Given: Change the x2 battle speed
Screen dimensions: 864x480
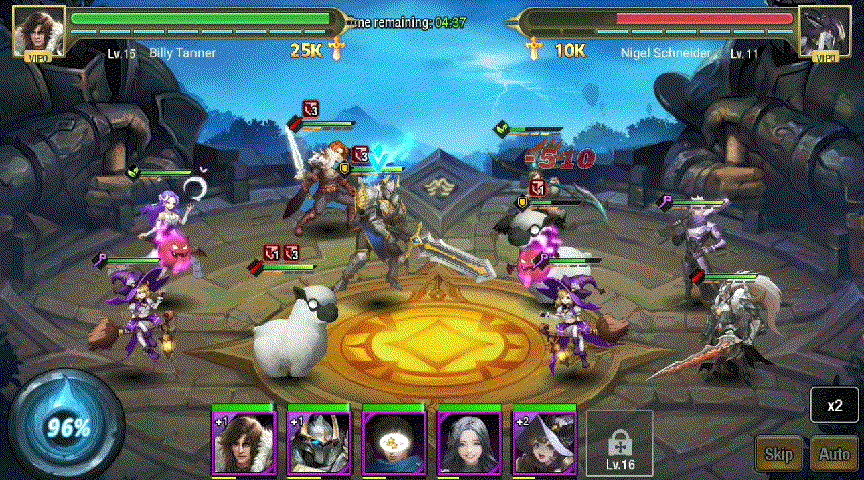Looking at the screenshot, I should pyautogui.click(x=834, y=407).
